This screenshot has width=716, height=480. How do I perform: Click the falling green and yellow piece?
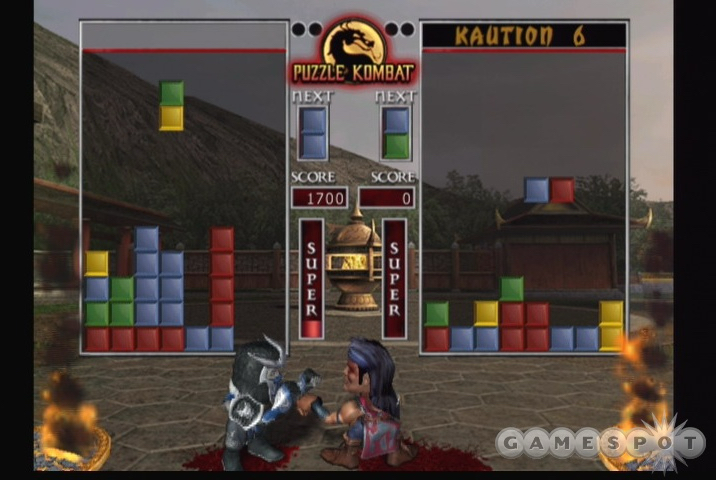point(172,105)
